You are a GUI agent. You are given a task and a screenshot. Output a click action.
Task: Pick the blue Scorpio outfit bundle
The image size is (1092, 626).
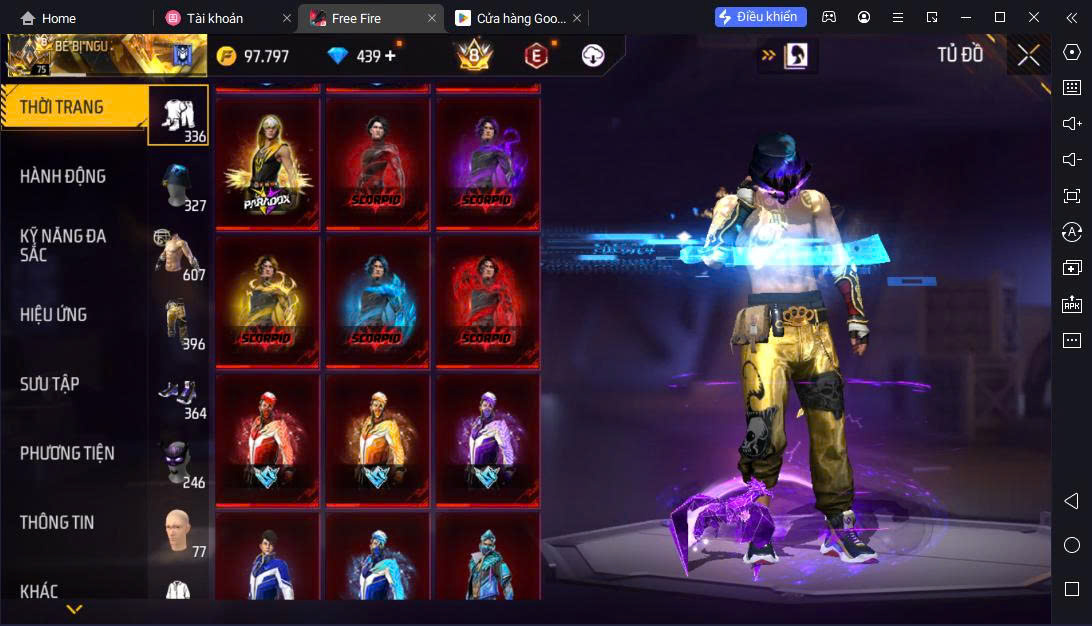click(x=377, y=302)
